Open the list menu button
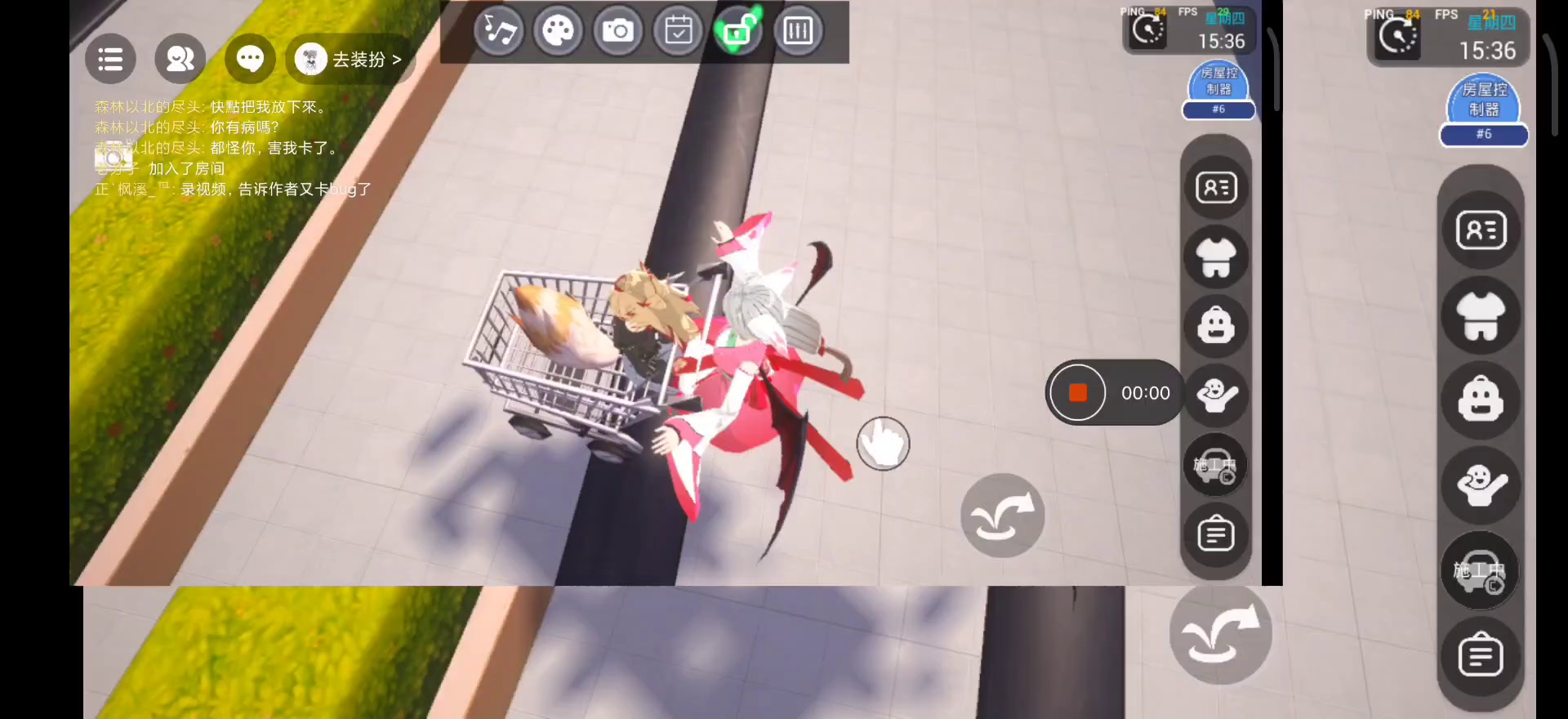 pyautogui.click(x=110, y=59)
